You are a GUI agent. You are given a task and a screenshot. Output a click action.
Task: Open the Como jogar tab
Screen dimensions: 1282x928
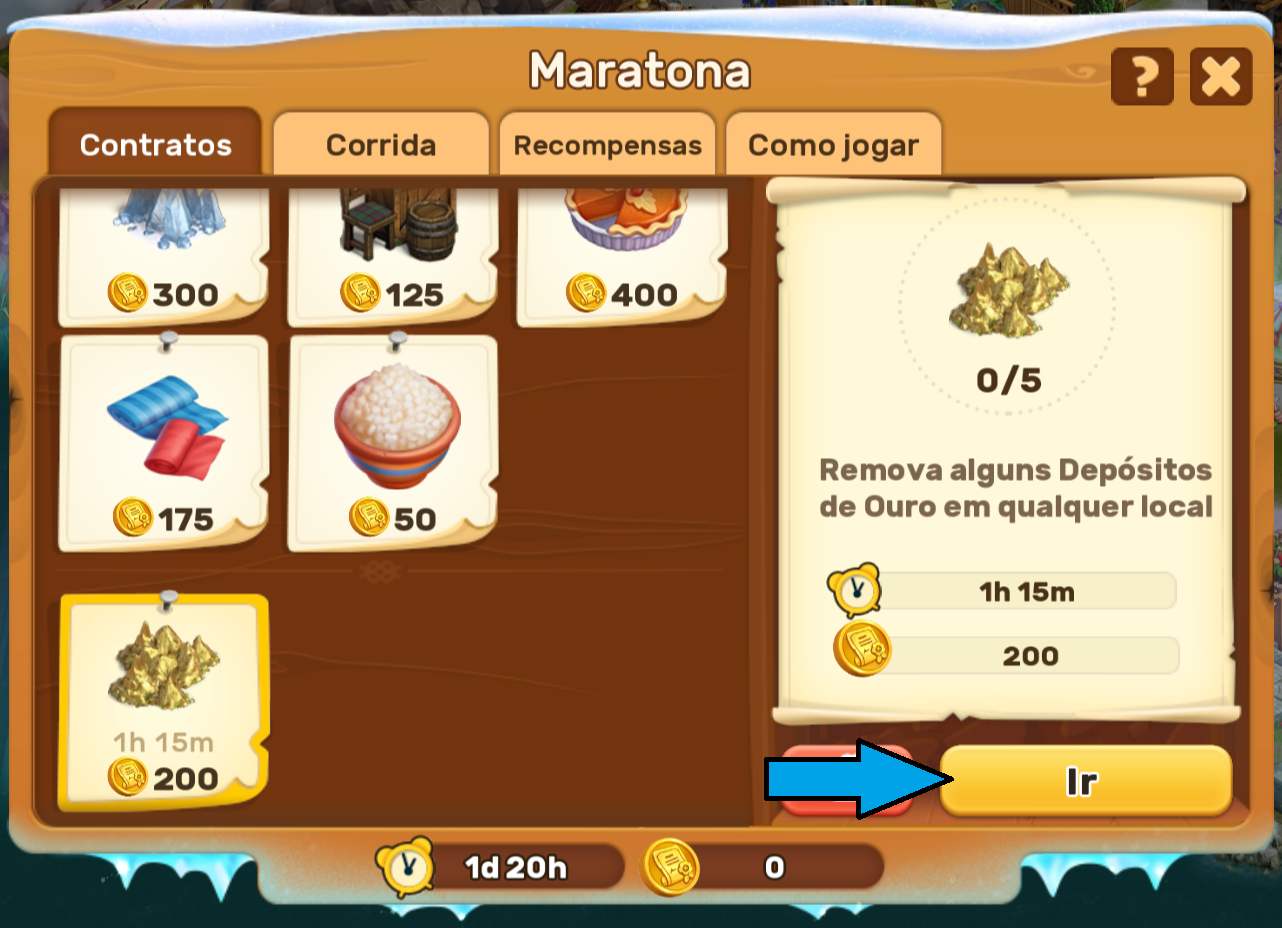click(x=833, y=145)
